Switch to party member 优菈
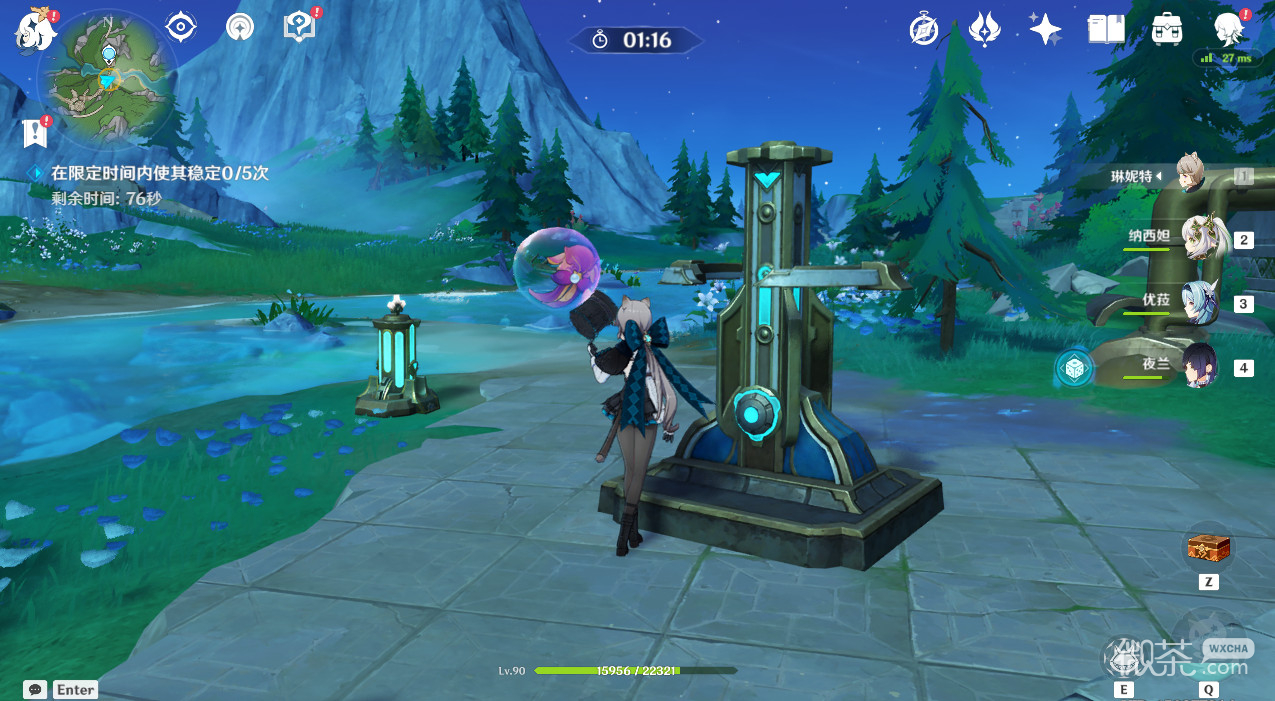This screenshot has width=1275, height=701. (1199, 304)
